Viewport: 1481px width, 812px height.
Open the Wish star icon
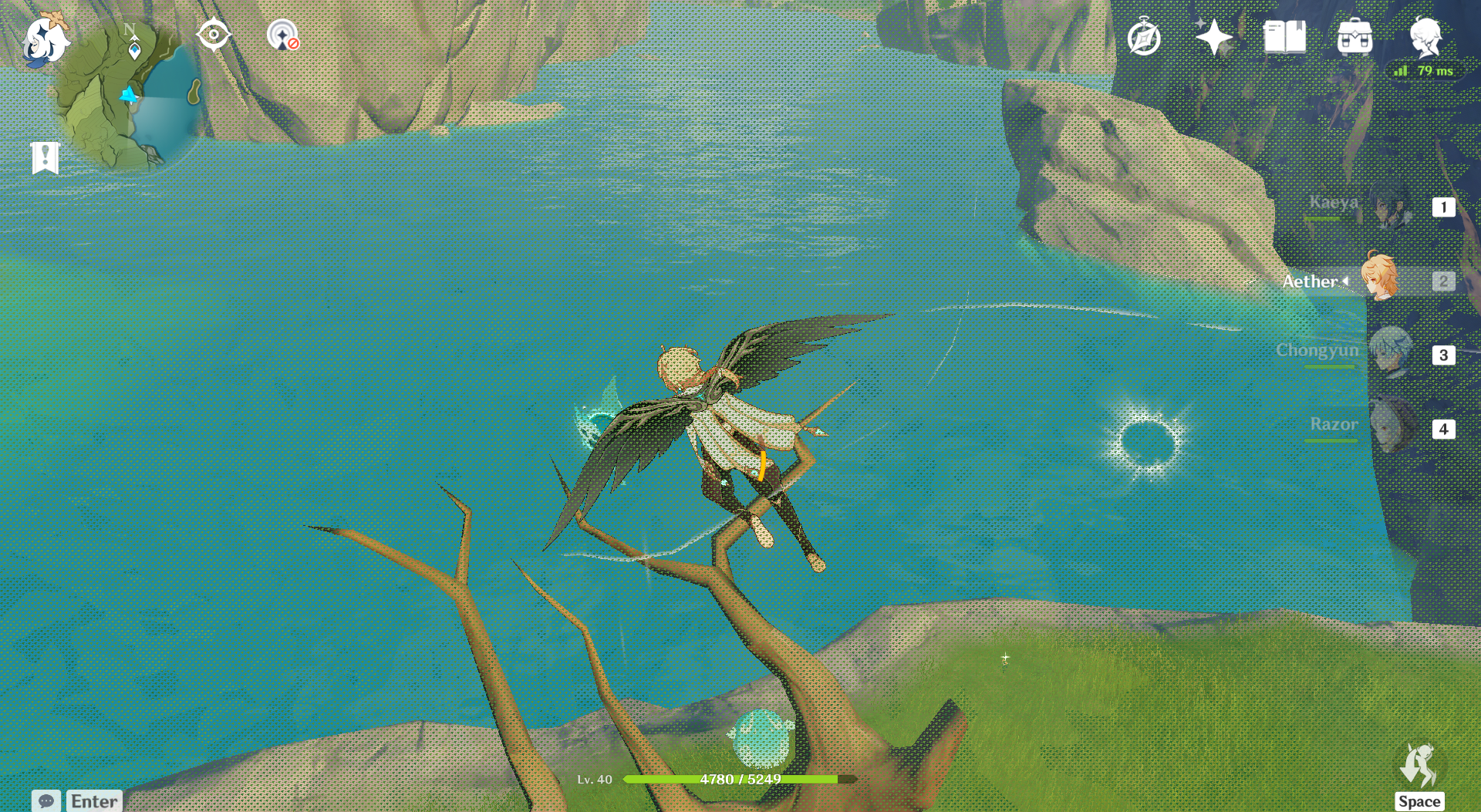point(1213,37)
